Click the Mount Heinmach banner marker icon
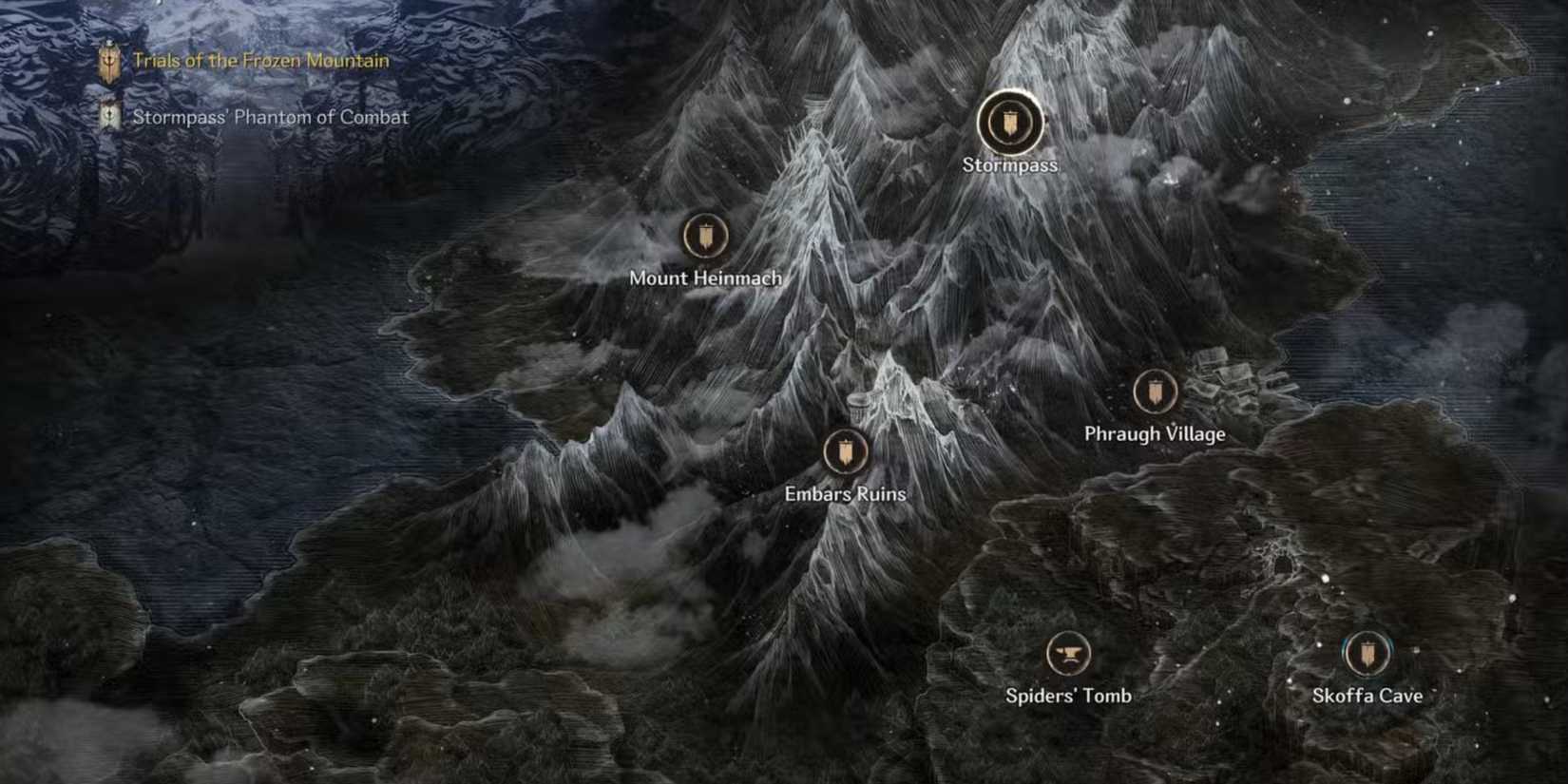The image size is (1568, 784). tap(704, 234)
